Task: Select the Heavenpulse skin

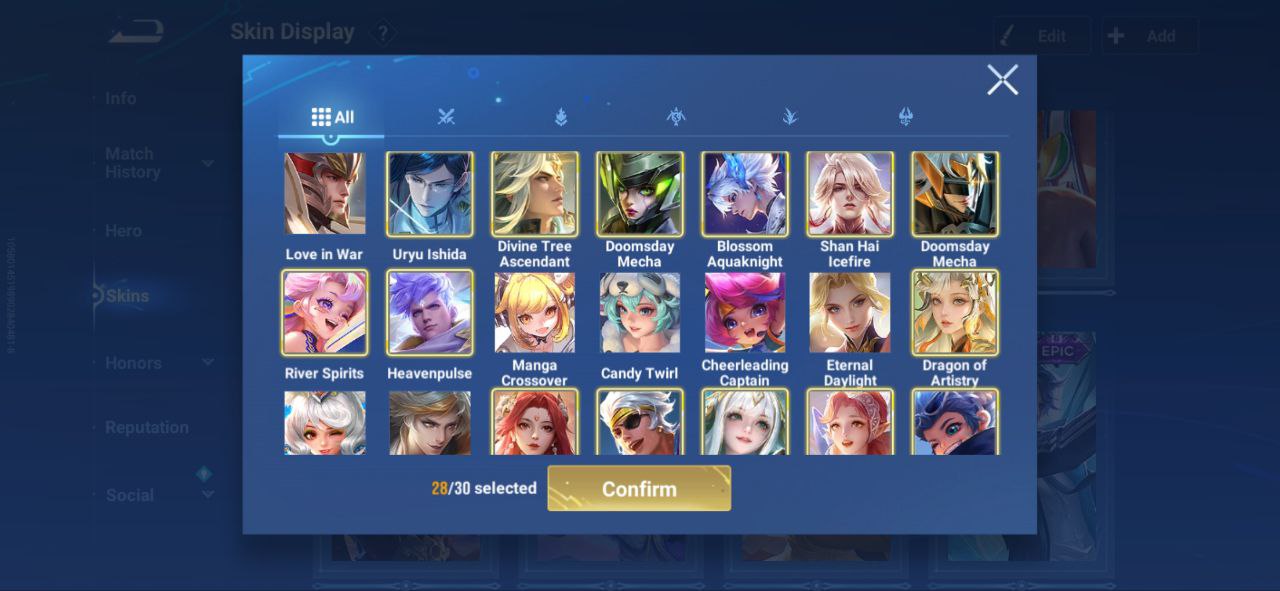Action: click(x=429, y=312)
